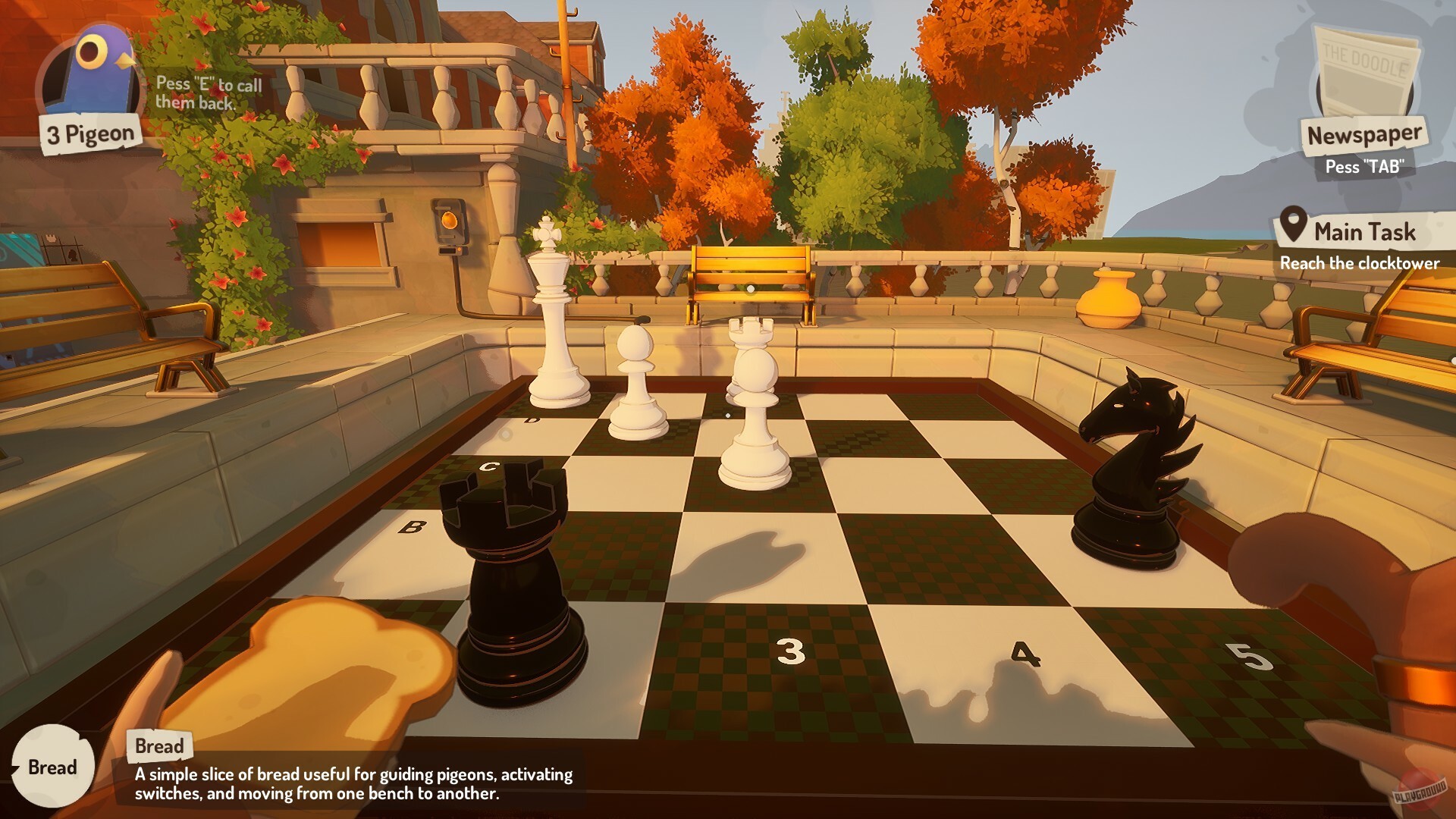Image resolution: width=1456 pixels, height=819 pixels.
Task: Select the Main Task header text
Action: pos(1363,231)
